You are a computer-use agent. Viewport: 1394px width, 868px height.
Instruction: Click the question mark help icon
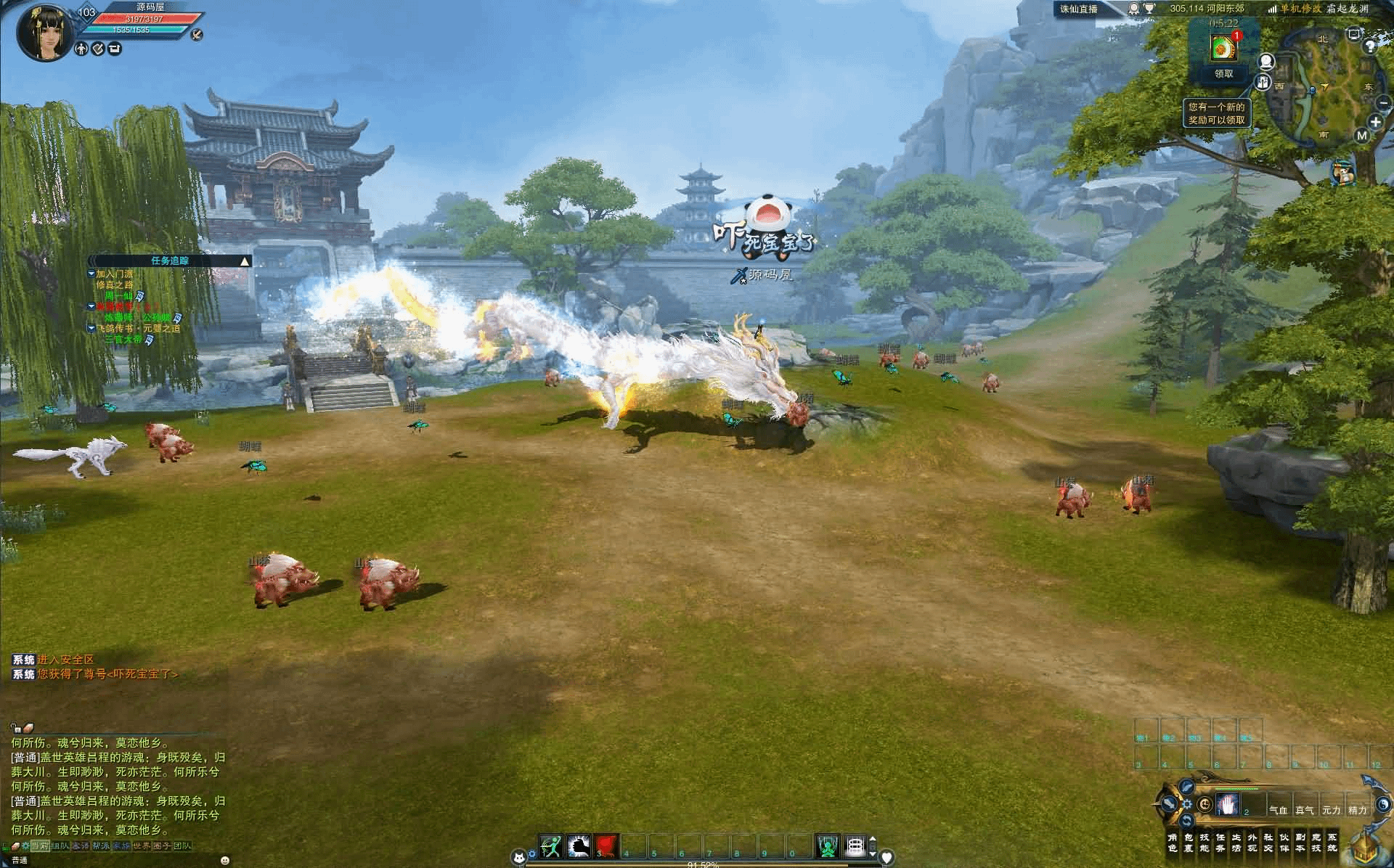1370,46
